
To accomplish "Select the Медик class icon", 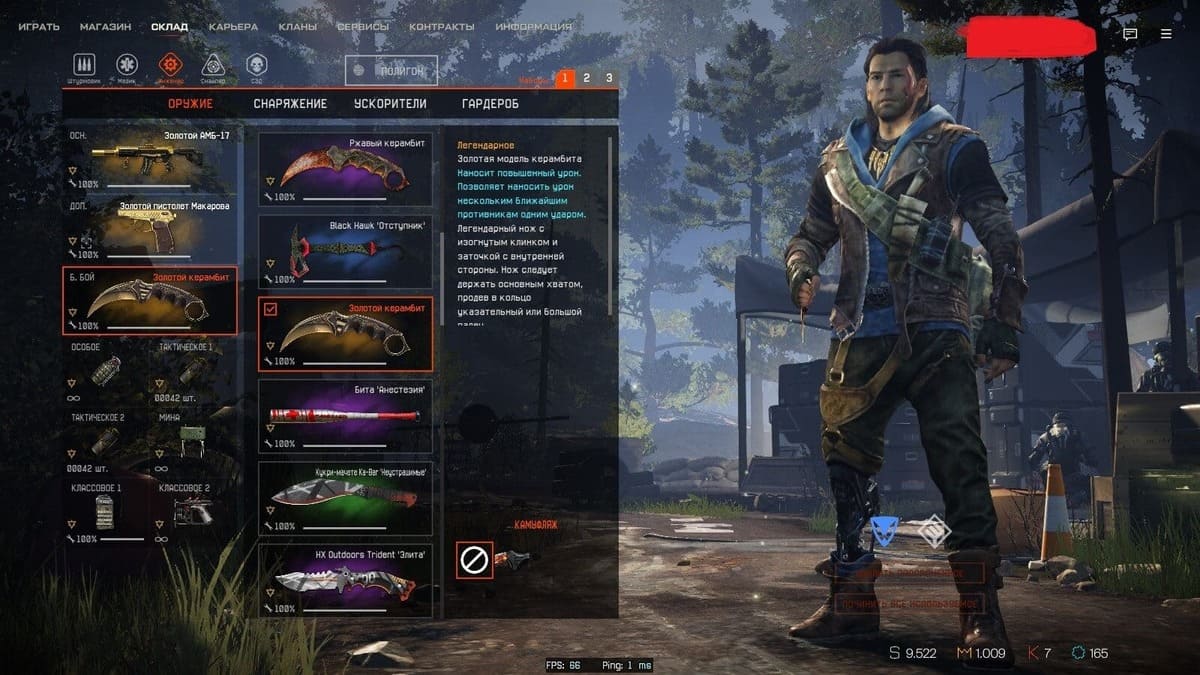I will 127,67.
